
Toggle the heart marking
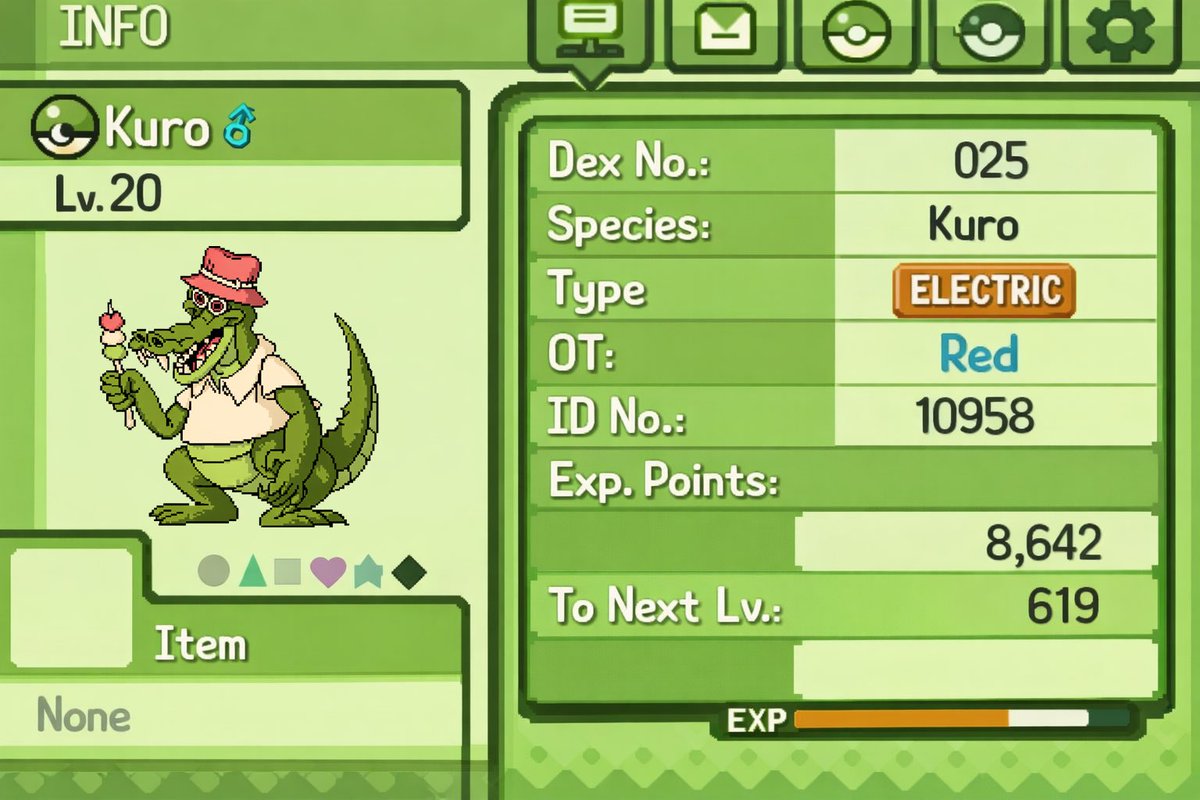click(x=328, y=572)
